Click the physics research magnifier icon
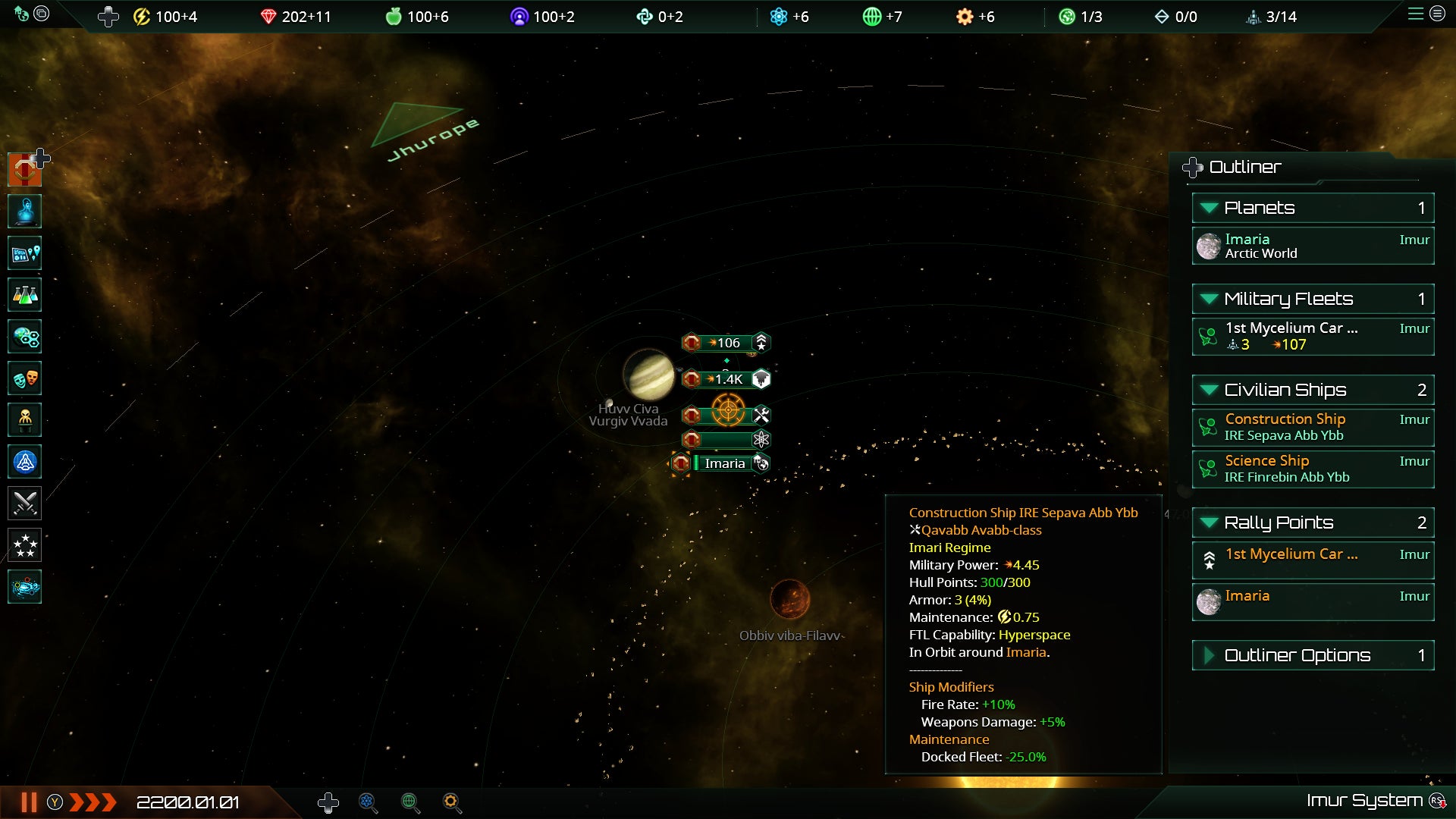 [x=368, y=802]
